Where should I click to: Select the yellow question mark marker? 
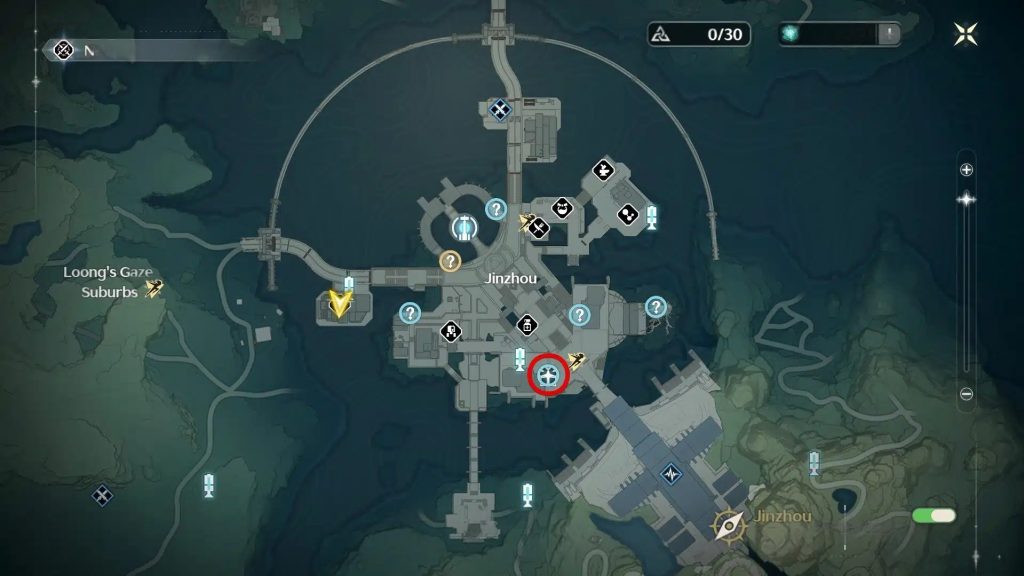[450, 261]
